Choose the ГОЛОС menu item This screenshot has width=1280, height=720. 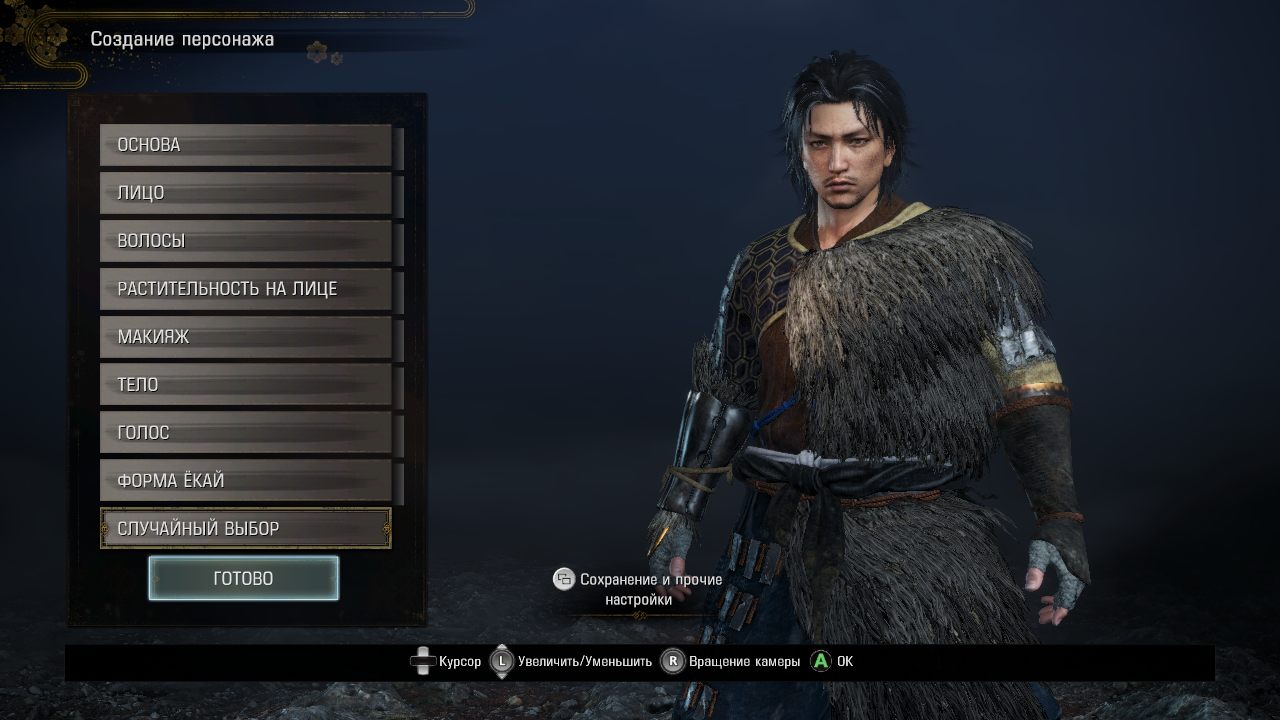click(x=245, y=433)
